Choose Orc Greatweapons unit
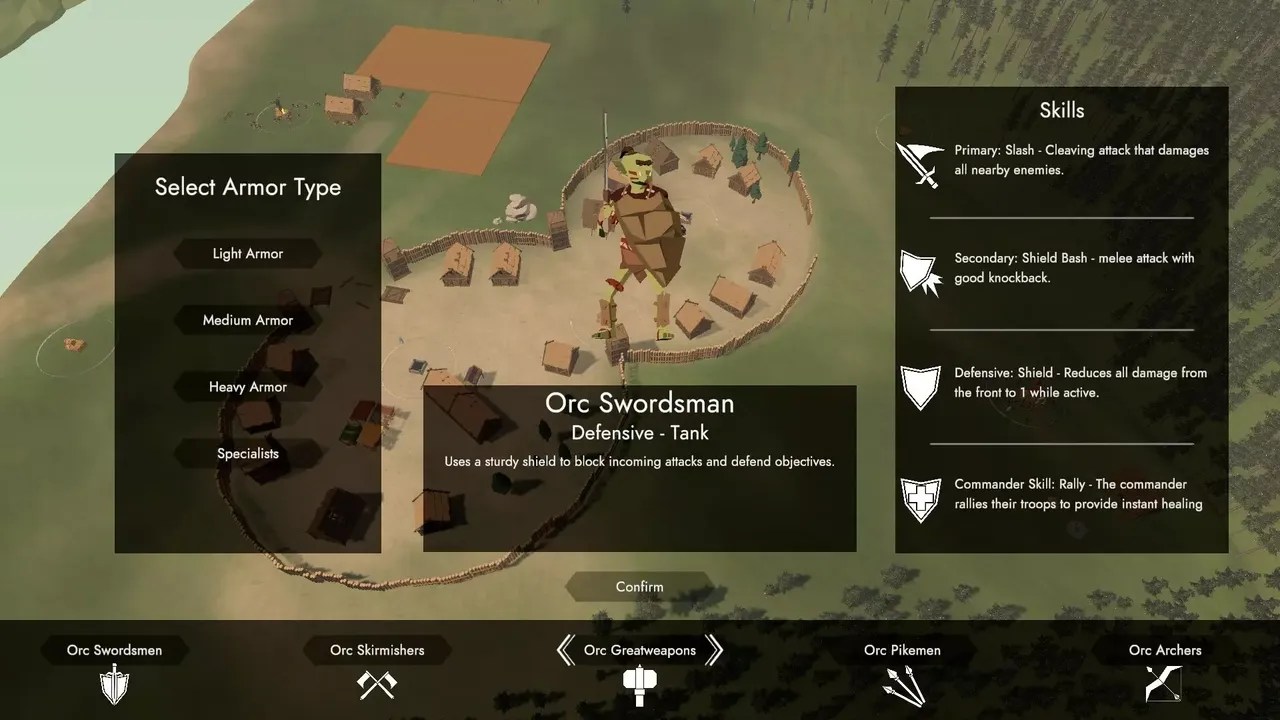 [640, 650]
